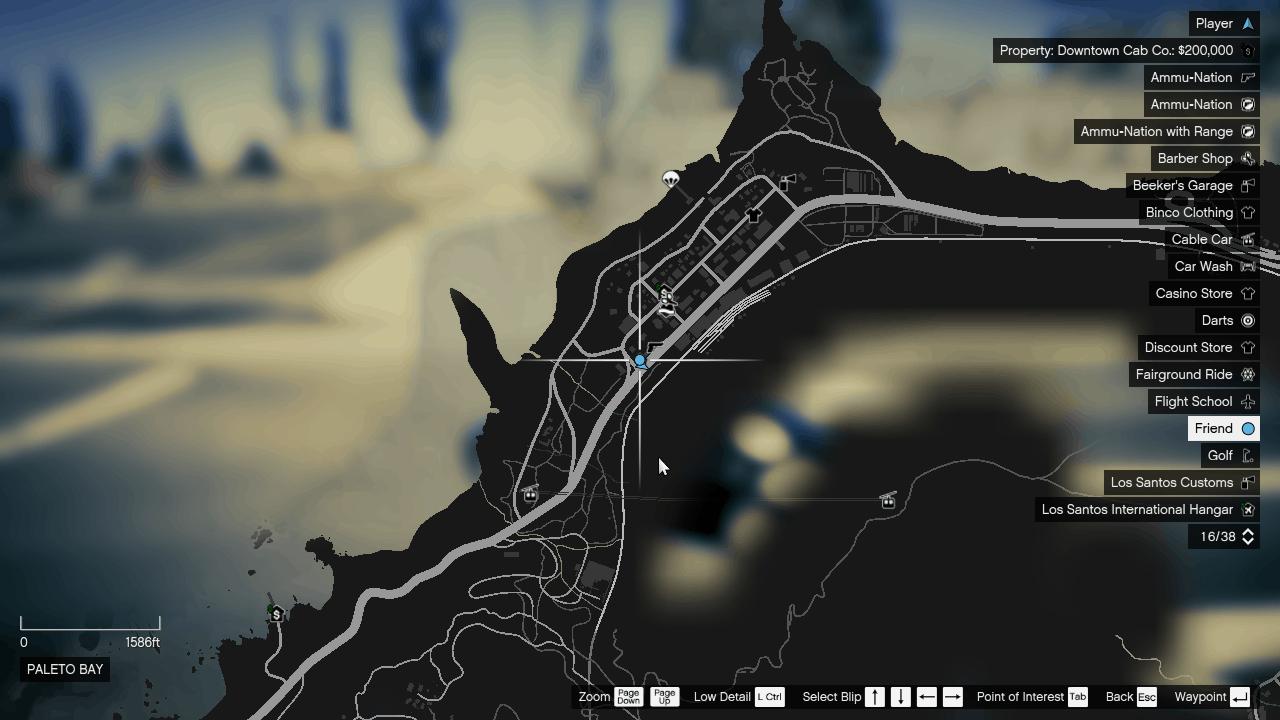Screen dimensions: 1280x720
Task: Toggle the highlighted Friend blip entry
Action: 1223,428
